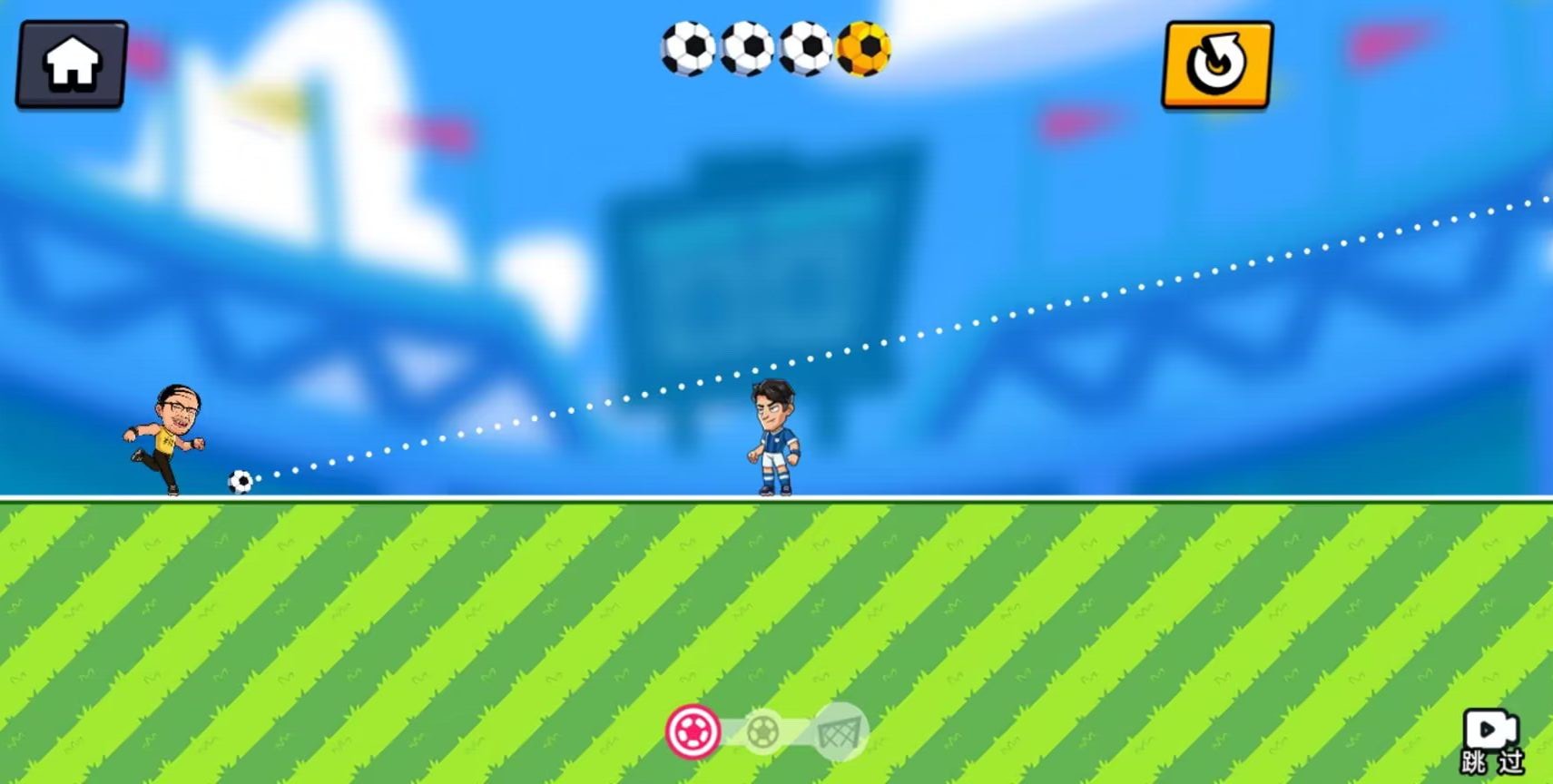
Task: Click the second white soccer ball counter
Action: click(749, 50)
